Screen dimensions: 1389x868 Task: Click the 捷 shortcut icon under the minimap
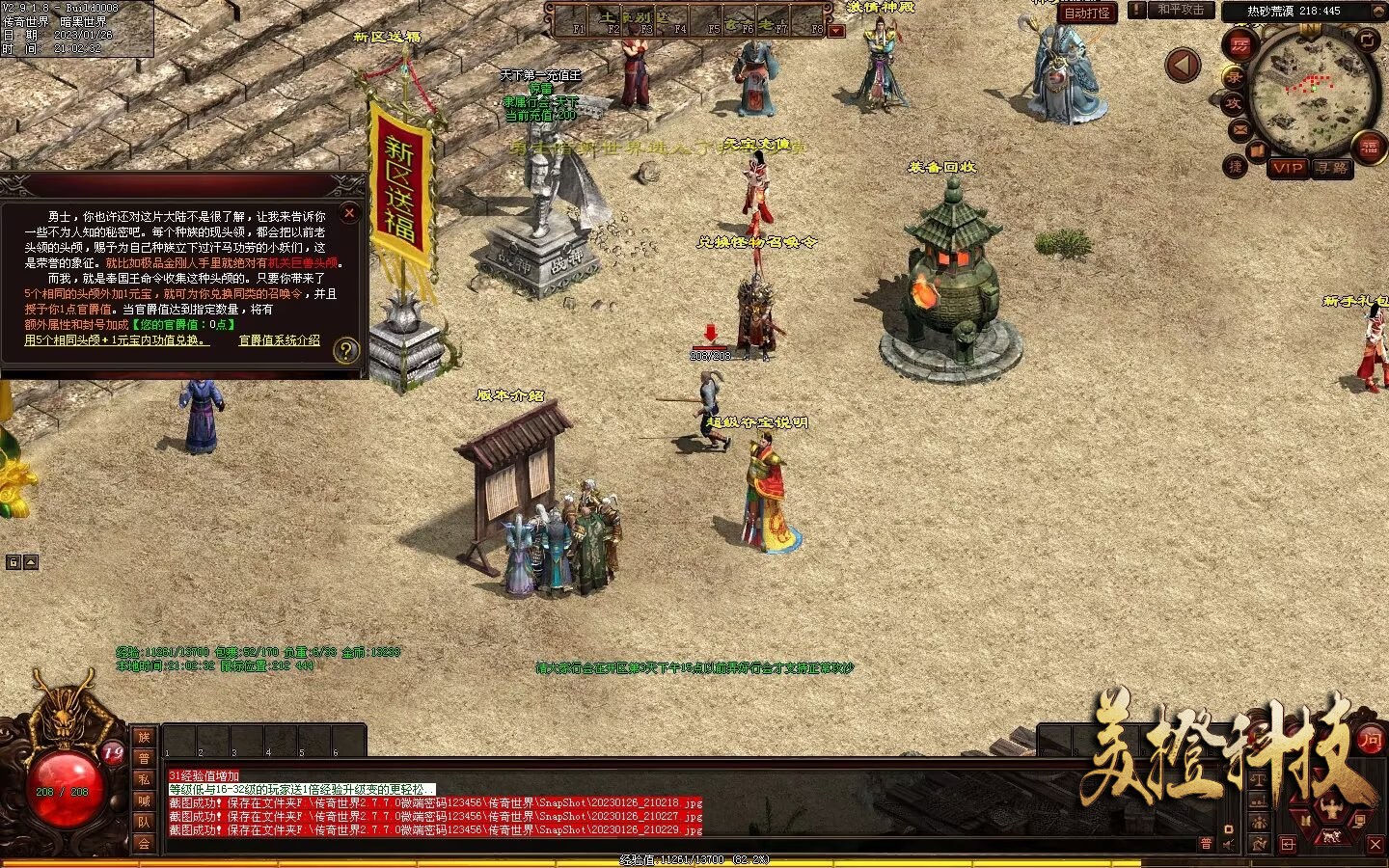pyautogui.click(x=1236, y=166)
